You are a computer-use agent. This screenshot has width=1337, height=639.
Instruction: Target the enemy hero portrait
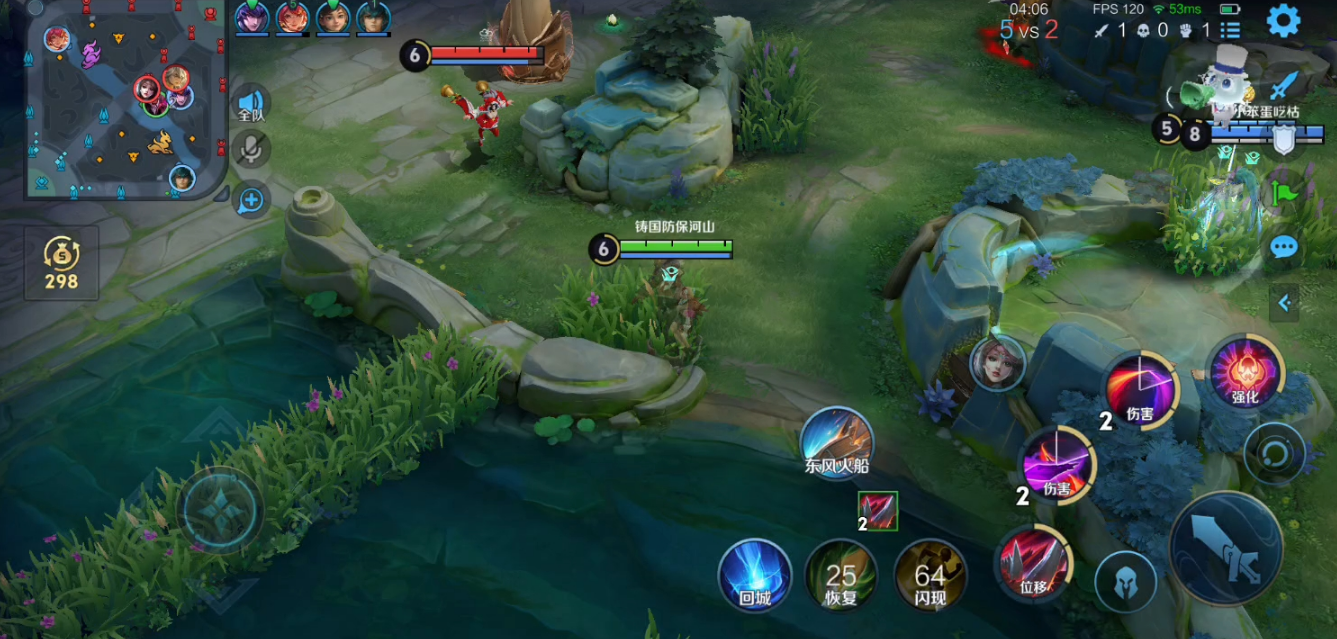[x=997, y=363]
